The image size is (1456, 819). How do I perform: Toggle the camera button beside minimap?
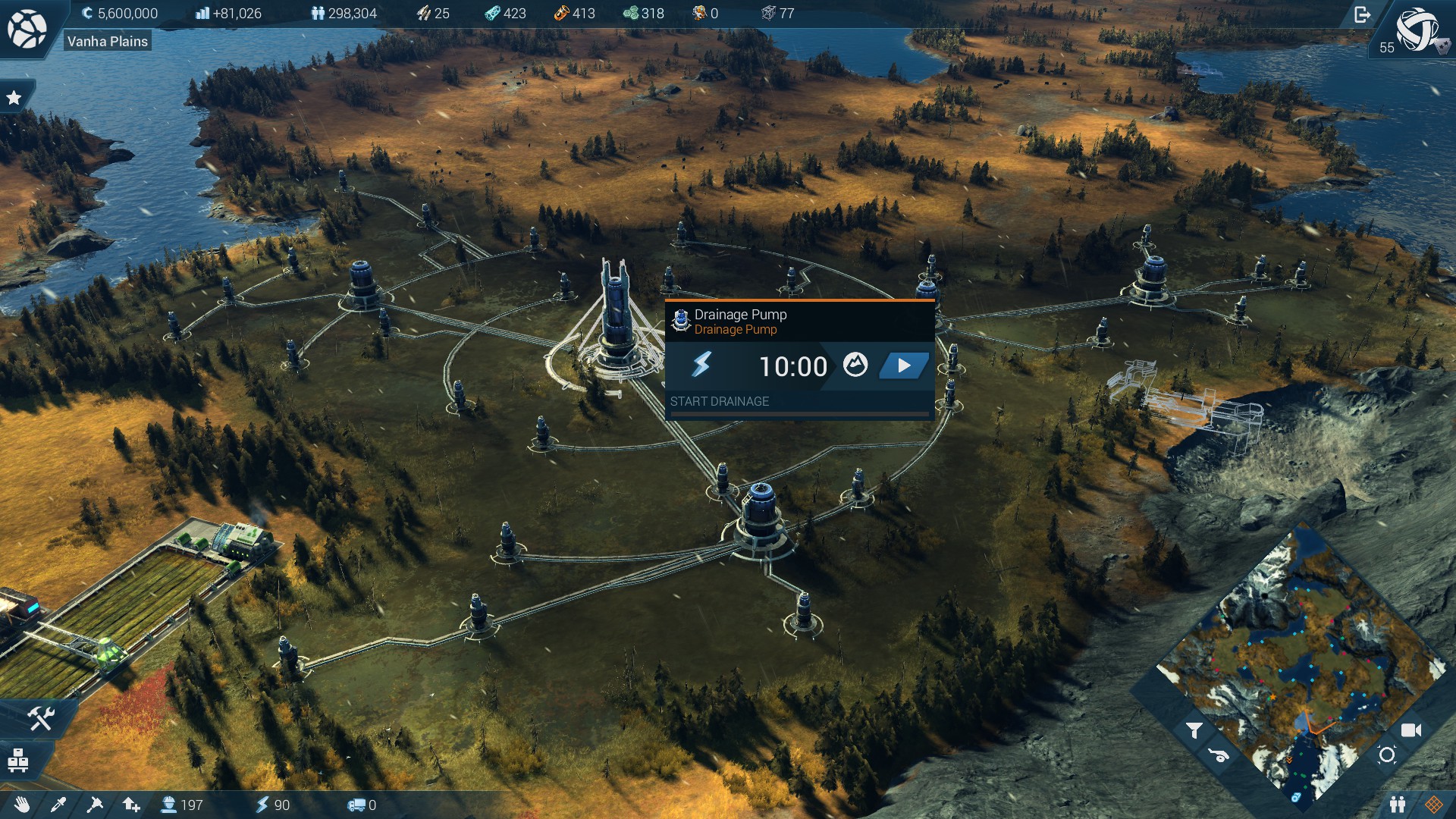(x=1410, y=730)
